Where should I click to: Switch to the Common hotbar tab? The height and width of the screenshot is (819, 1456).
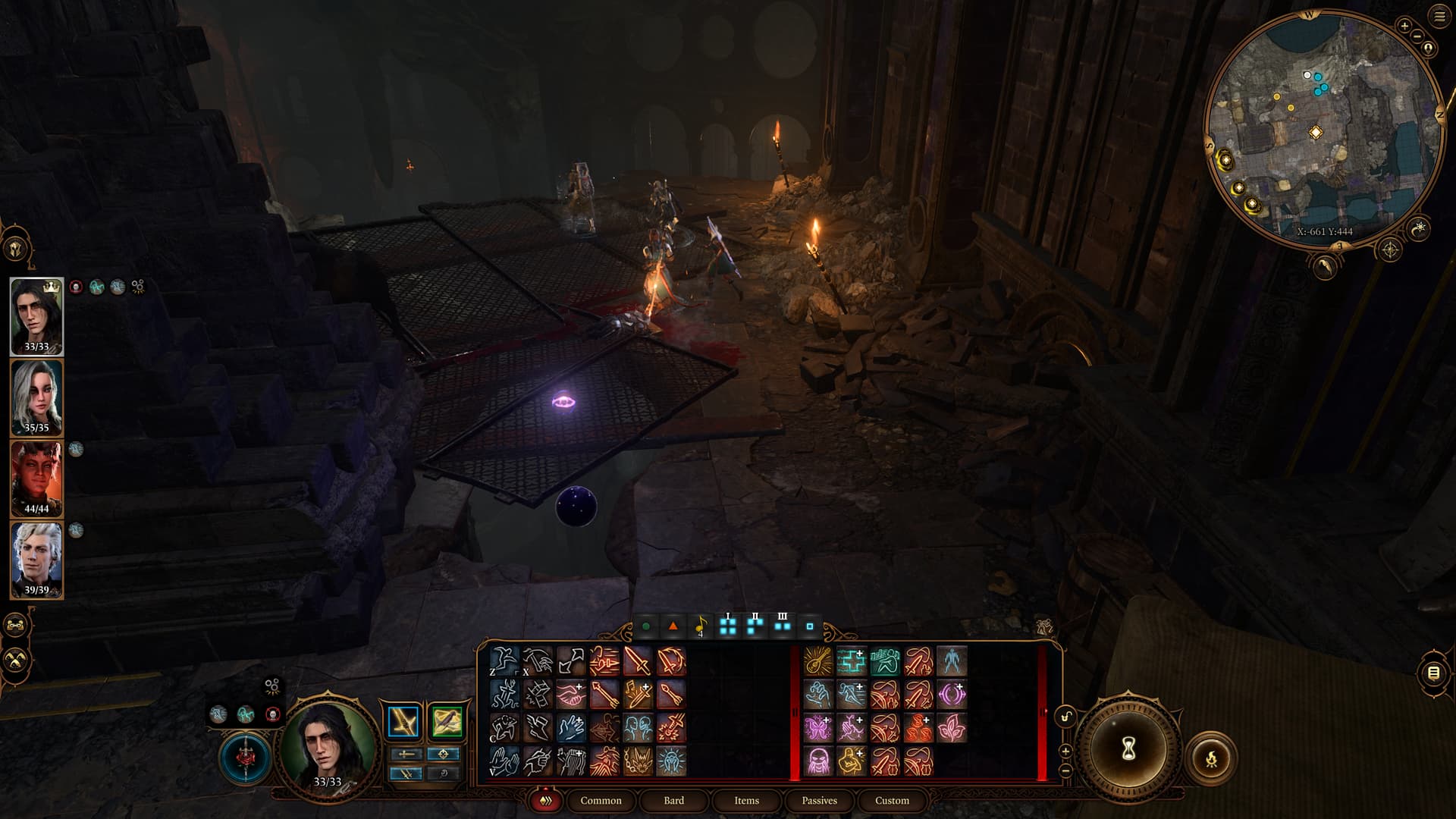pyautogui.click(x=601, y=800)
